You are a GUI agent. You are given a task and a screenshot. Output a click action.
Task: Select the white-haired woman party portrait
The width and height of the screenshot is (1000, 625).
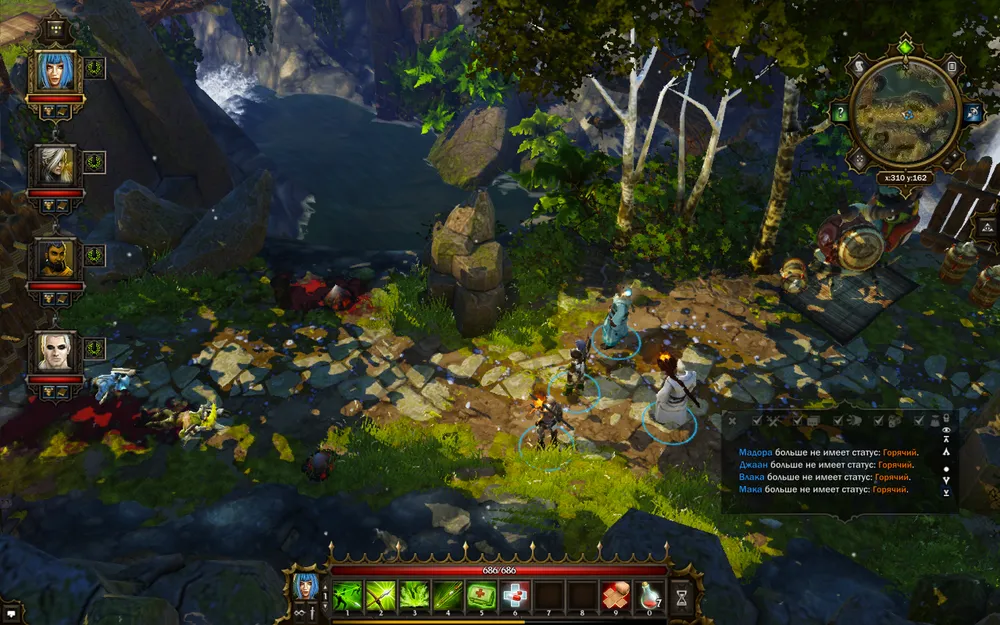56,164
